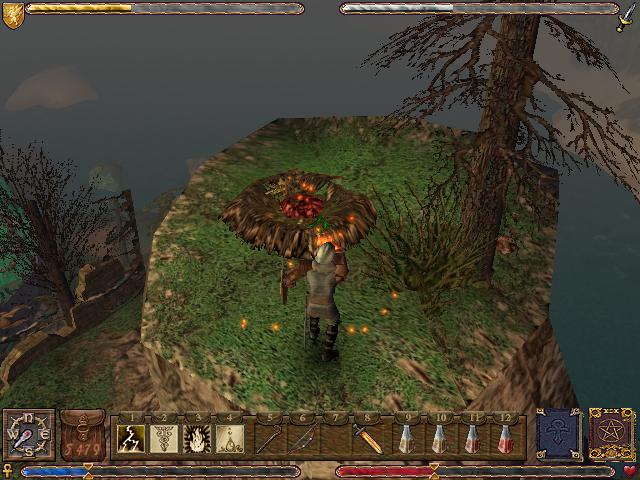This screenshot has height=480, width=640.
Task: Use the red potion in slot 12
Action: tap(504, 438)
